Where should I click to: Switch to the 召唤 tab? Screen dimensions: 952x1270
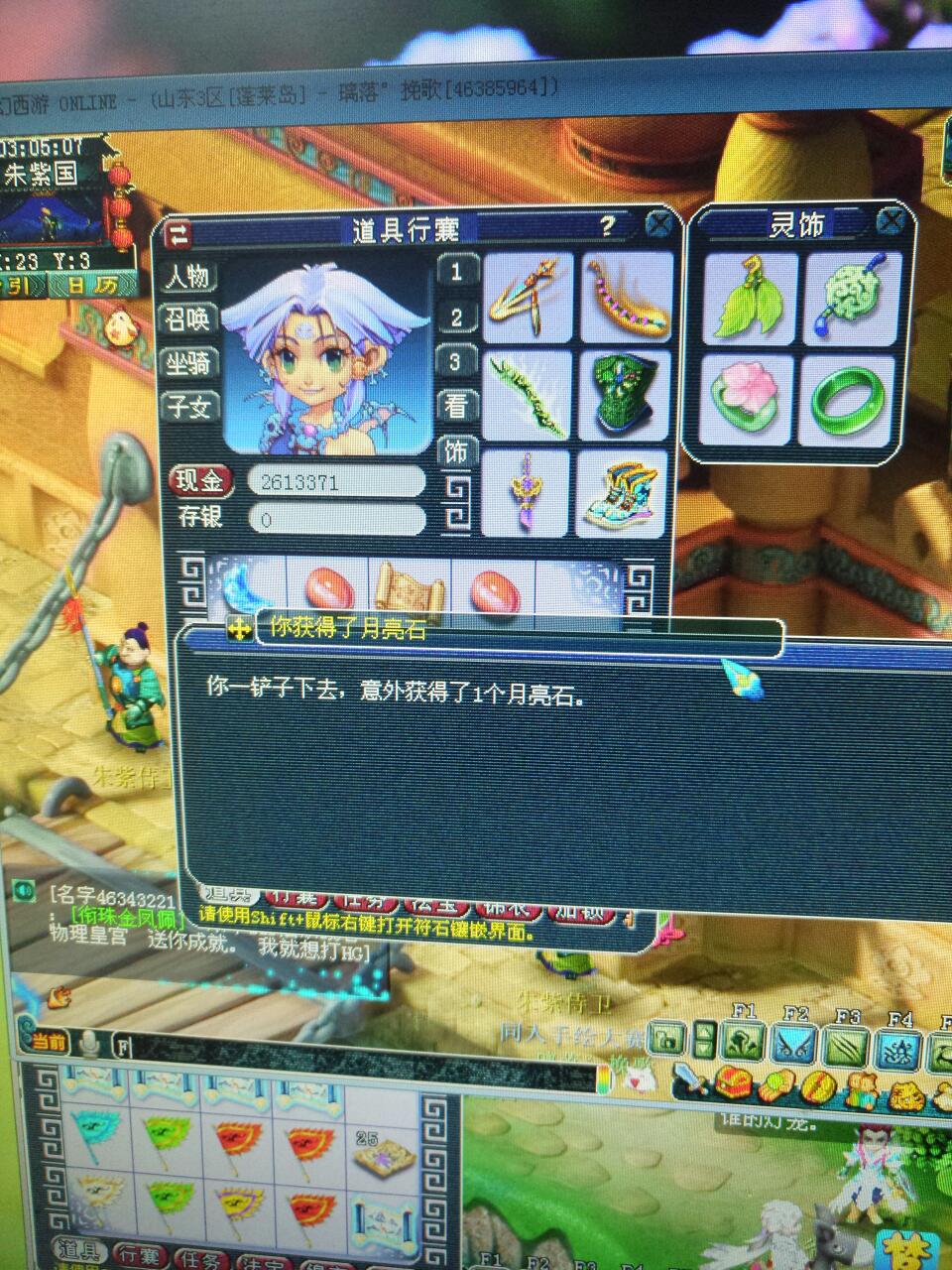point(190,318)
